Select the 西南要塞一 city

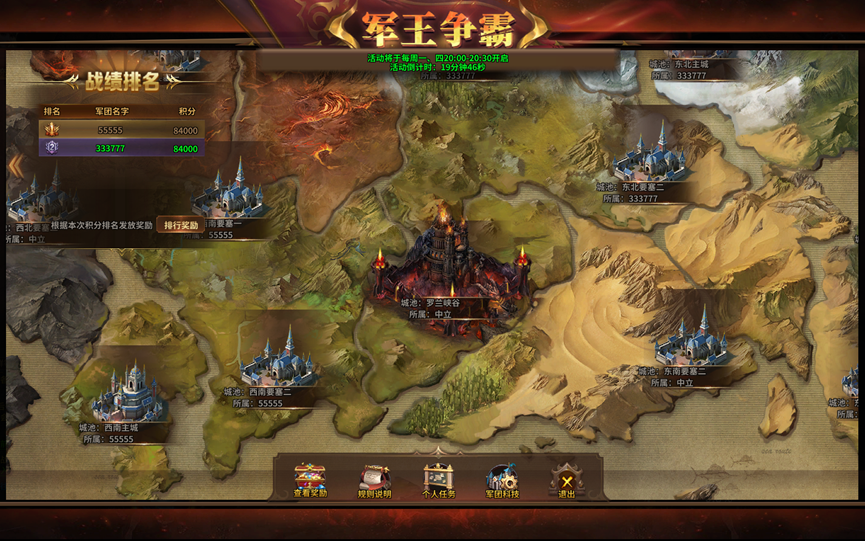[233, 191]
